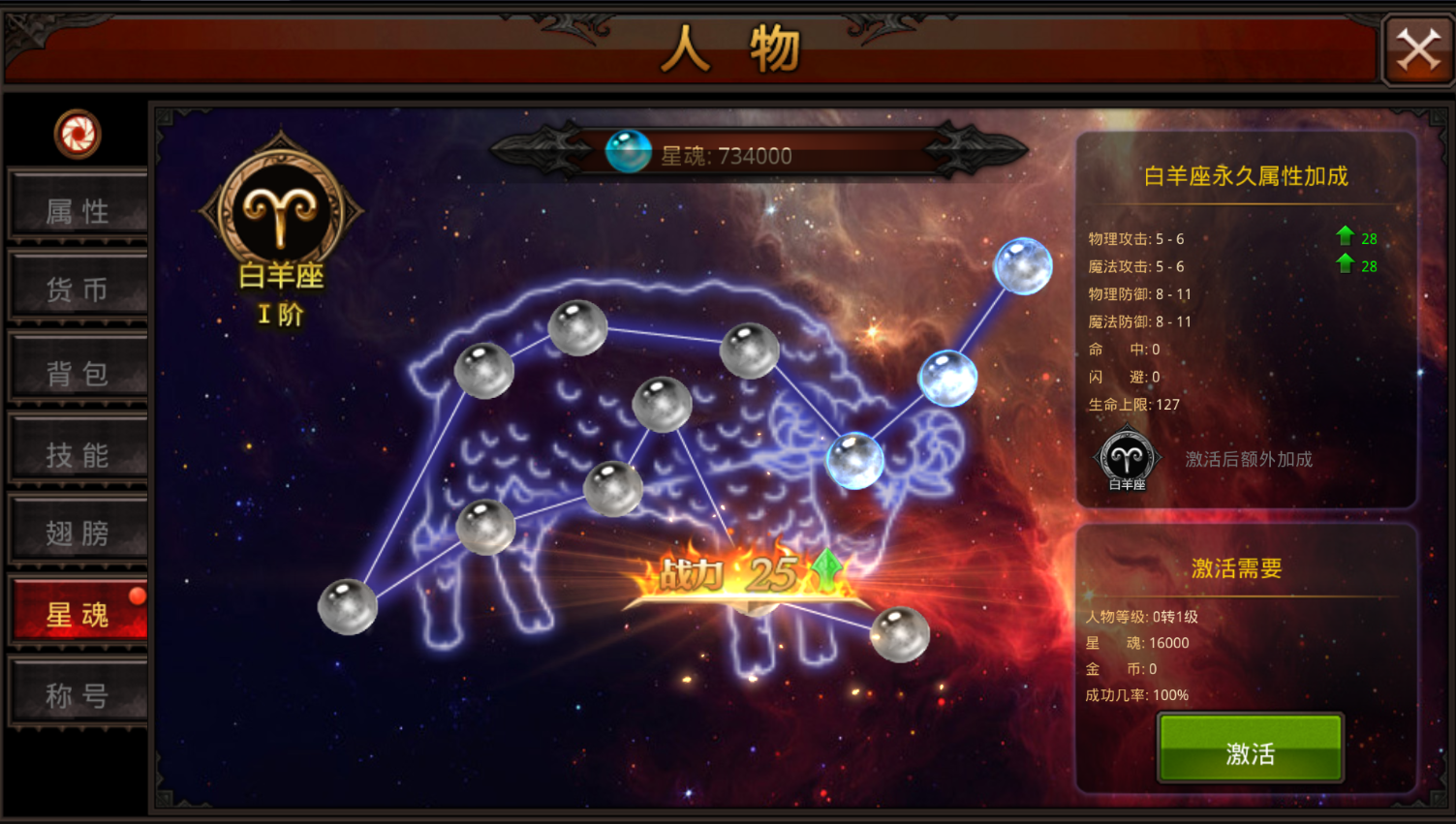Close the 人物 character window
Viewport: 1456px width, 824px height.
(1418, 49)
